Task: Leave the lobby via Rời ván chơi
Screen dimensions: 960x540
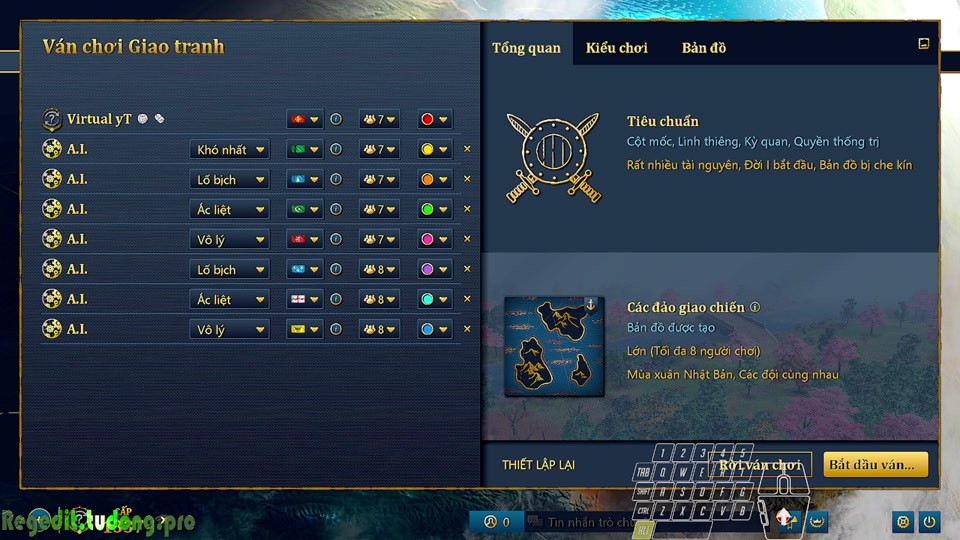Action: 761,465
